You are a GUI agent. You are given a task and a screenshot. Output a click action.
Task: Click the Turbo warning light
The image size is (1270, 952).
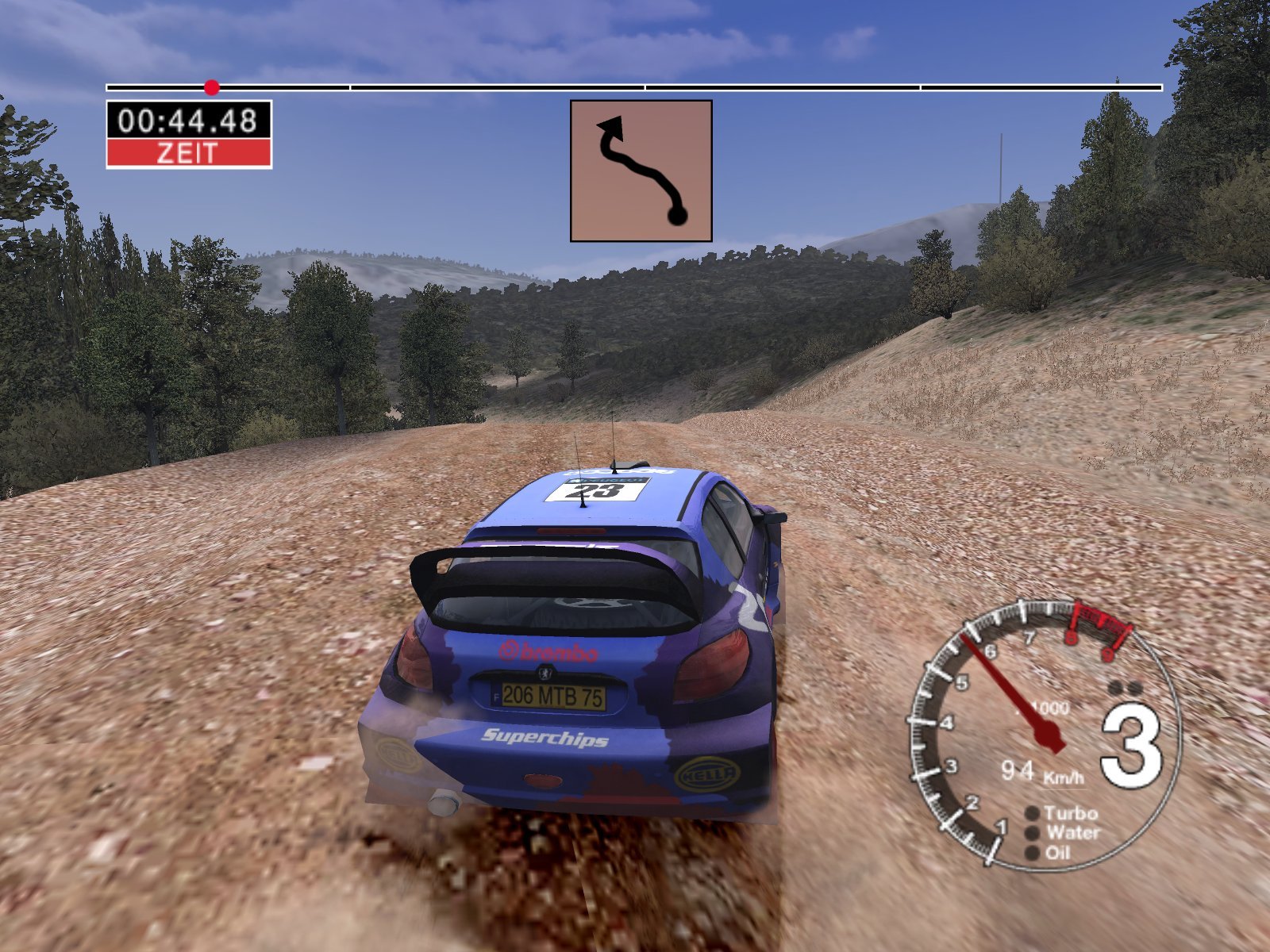click(x=1032, y=813)
